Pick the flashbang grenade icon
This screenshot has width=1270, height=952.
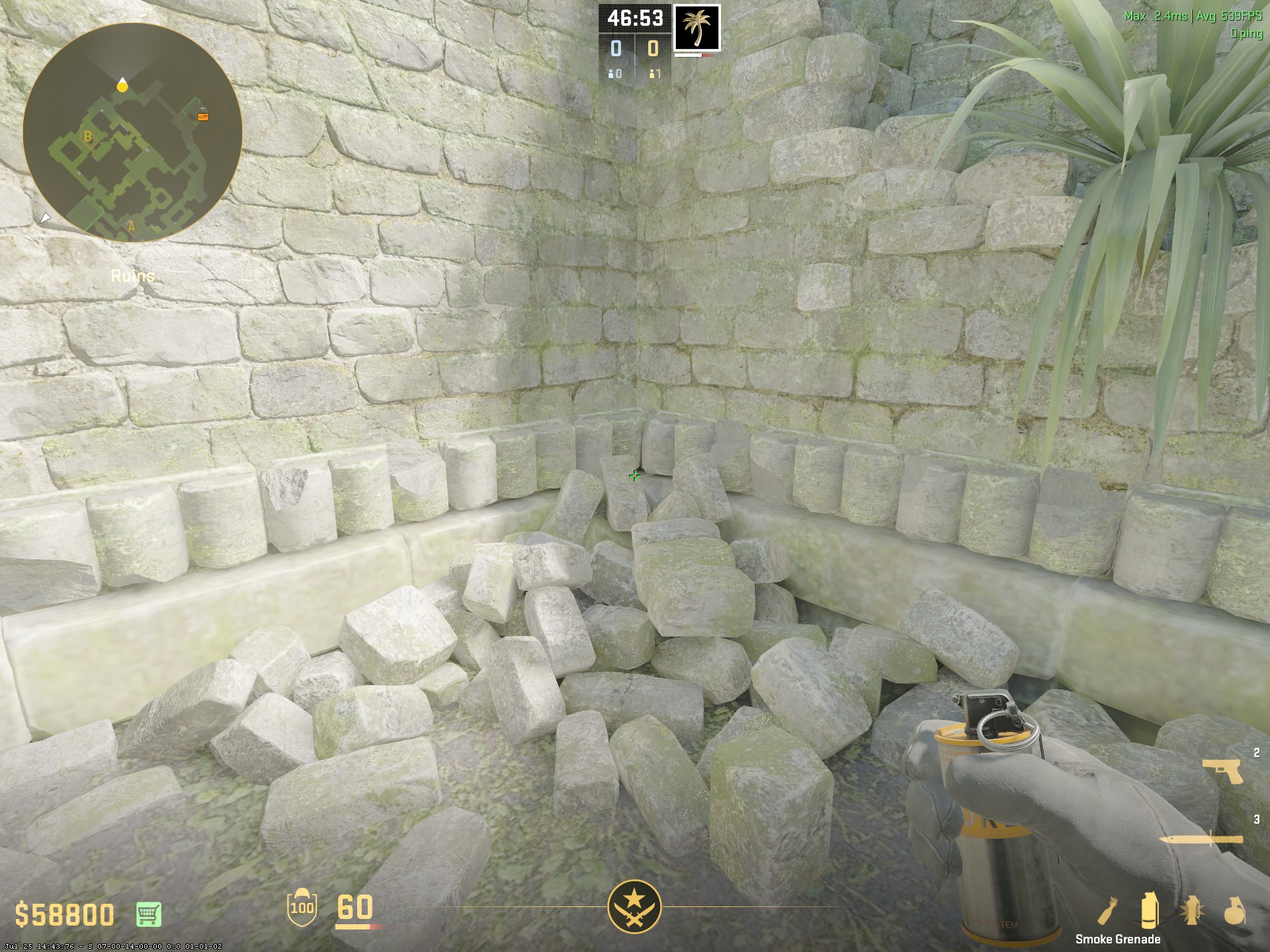[1192, 910]
